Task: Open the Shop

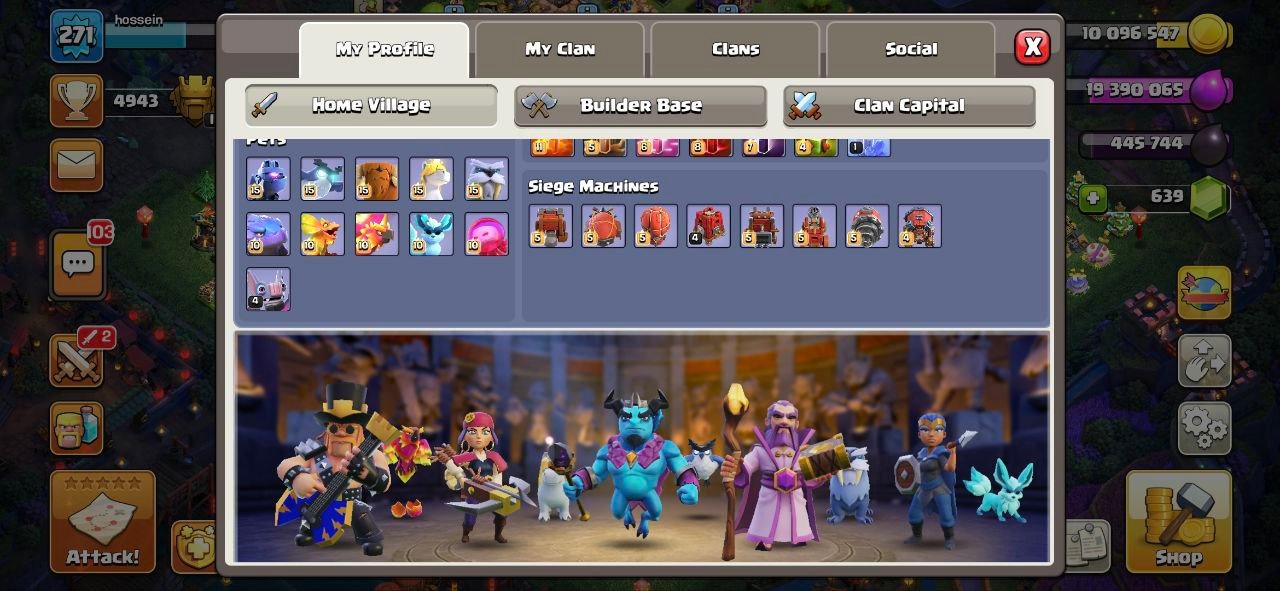Action: tap(1178, 521)
